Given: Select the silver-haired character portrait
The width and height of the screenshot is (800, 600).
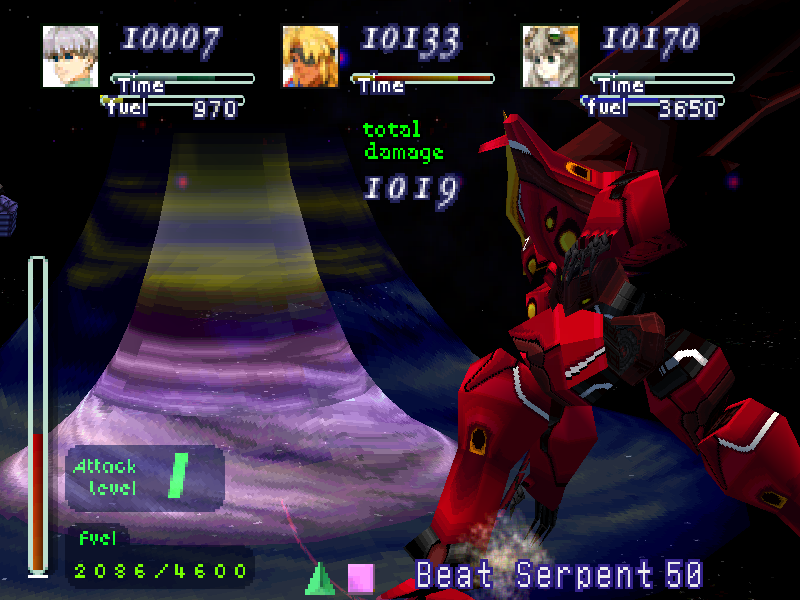Looking at the screenshot, I should tap(70, 56).
